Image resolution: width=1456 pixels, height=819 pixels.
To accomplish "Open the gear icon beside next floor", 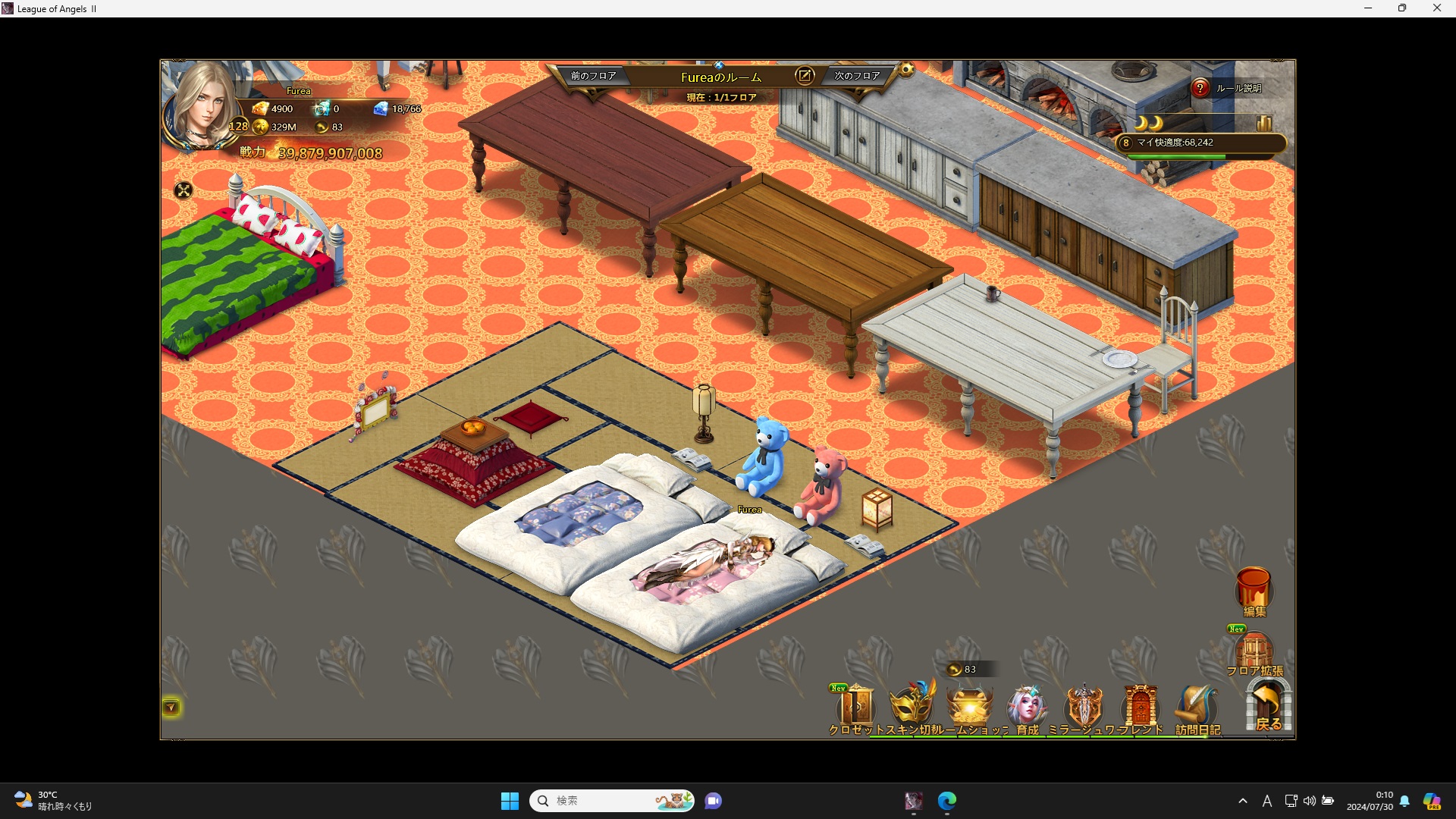I will coord(906,71).
